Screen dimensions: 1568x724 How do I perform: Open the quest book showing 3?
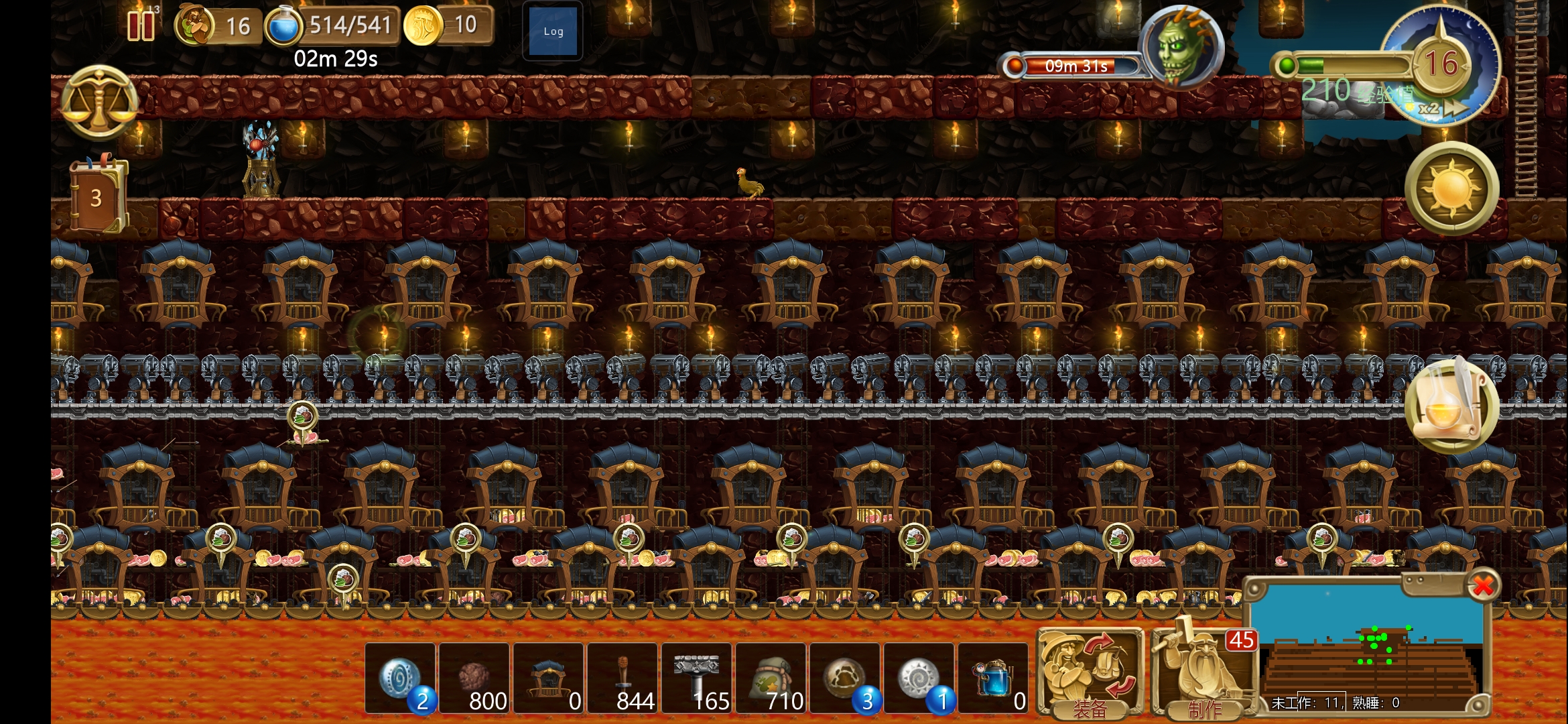point(98,196)
